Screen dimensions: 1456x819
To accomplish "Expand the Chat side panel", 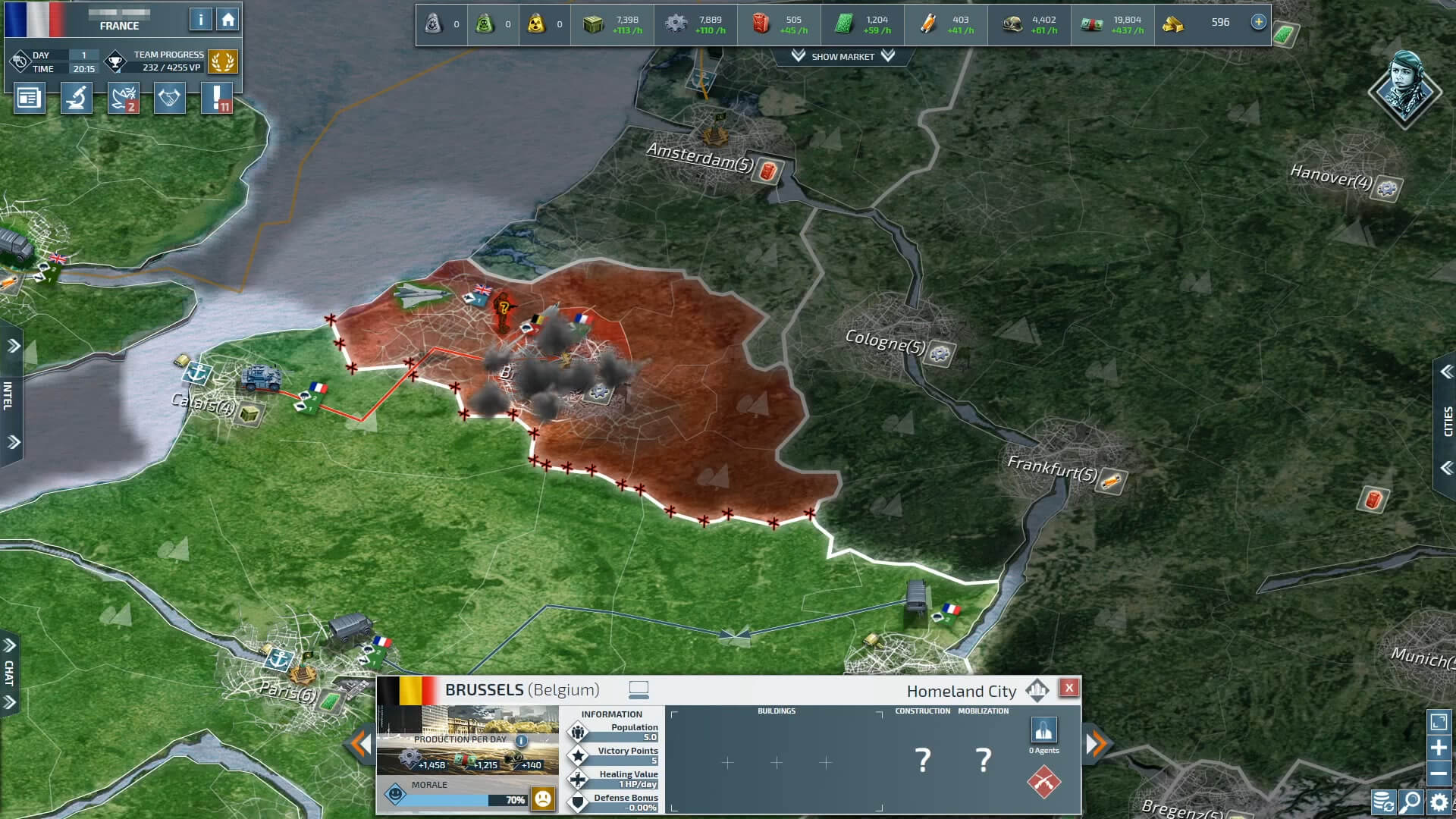I will click(9, 673).
